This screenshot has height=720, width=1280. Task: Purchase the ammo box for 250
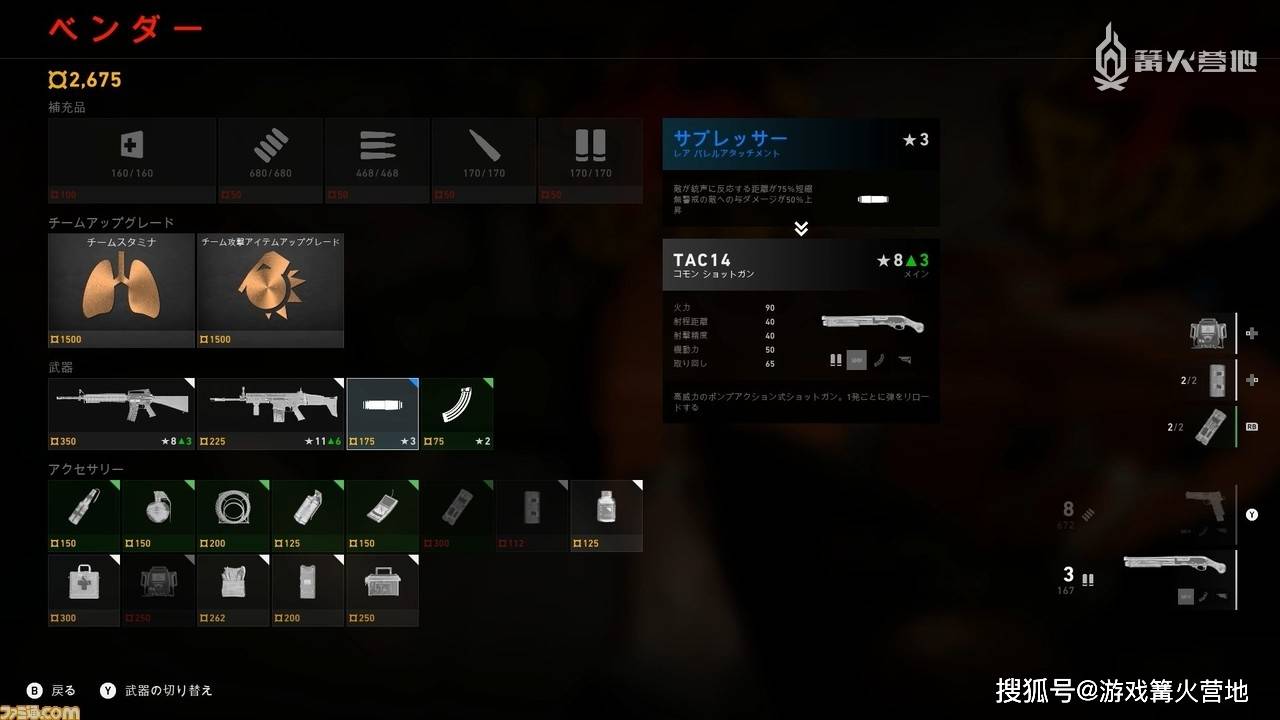[382, 590]
